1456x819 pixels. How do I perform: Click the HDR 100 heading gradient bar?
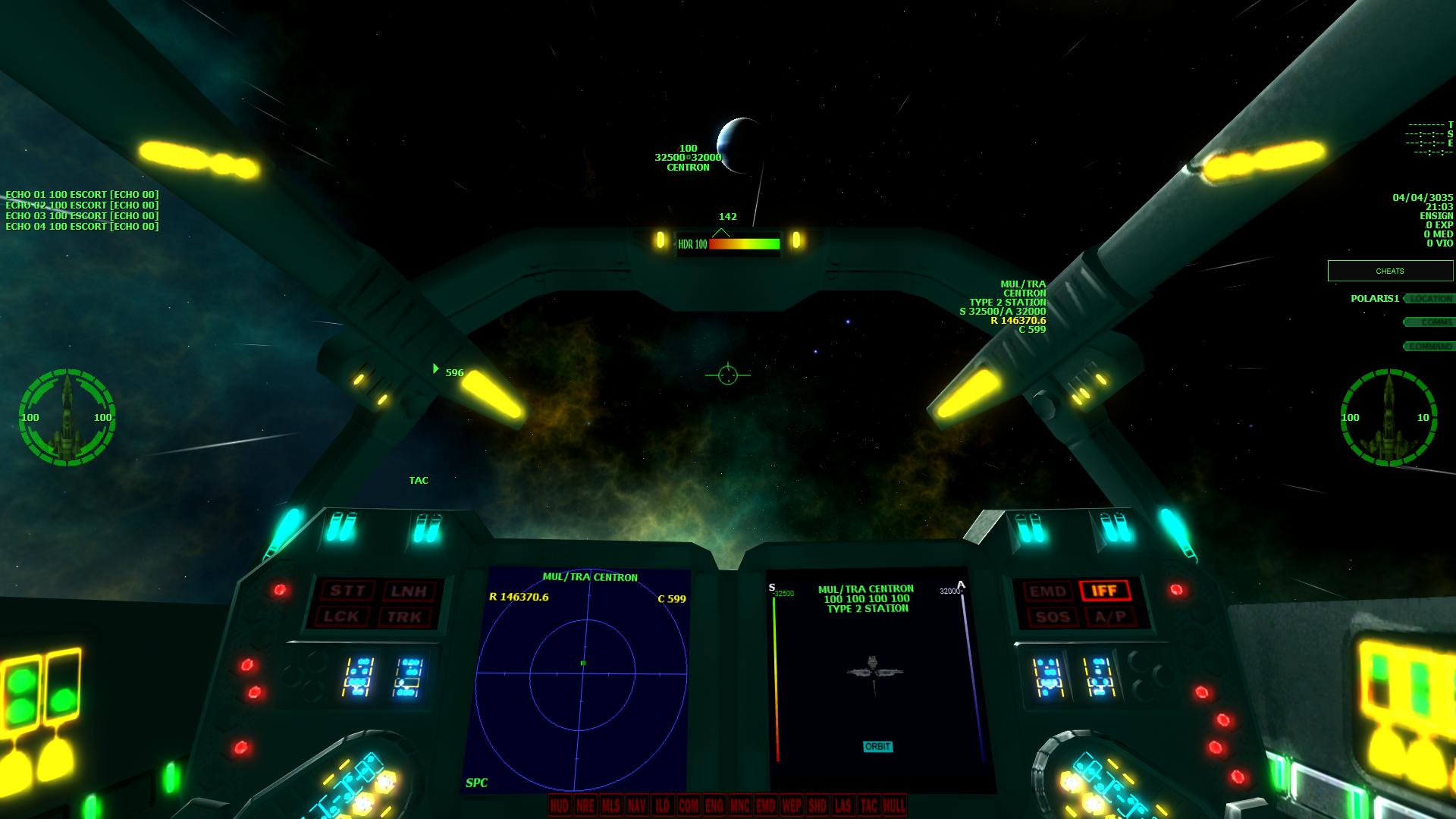726,245
